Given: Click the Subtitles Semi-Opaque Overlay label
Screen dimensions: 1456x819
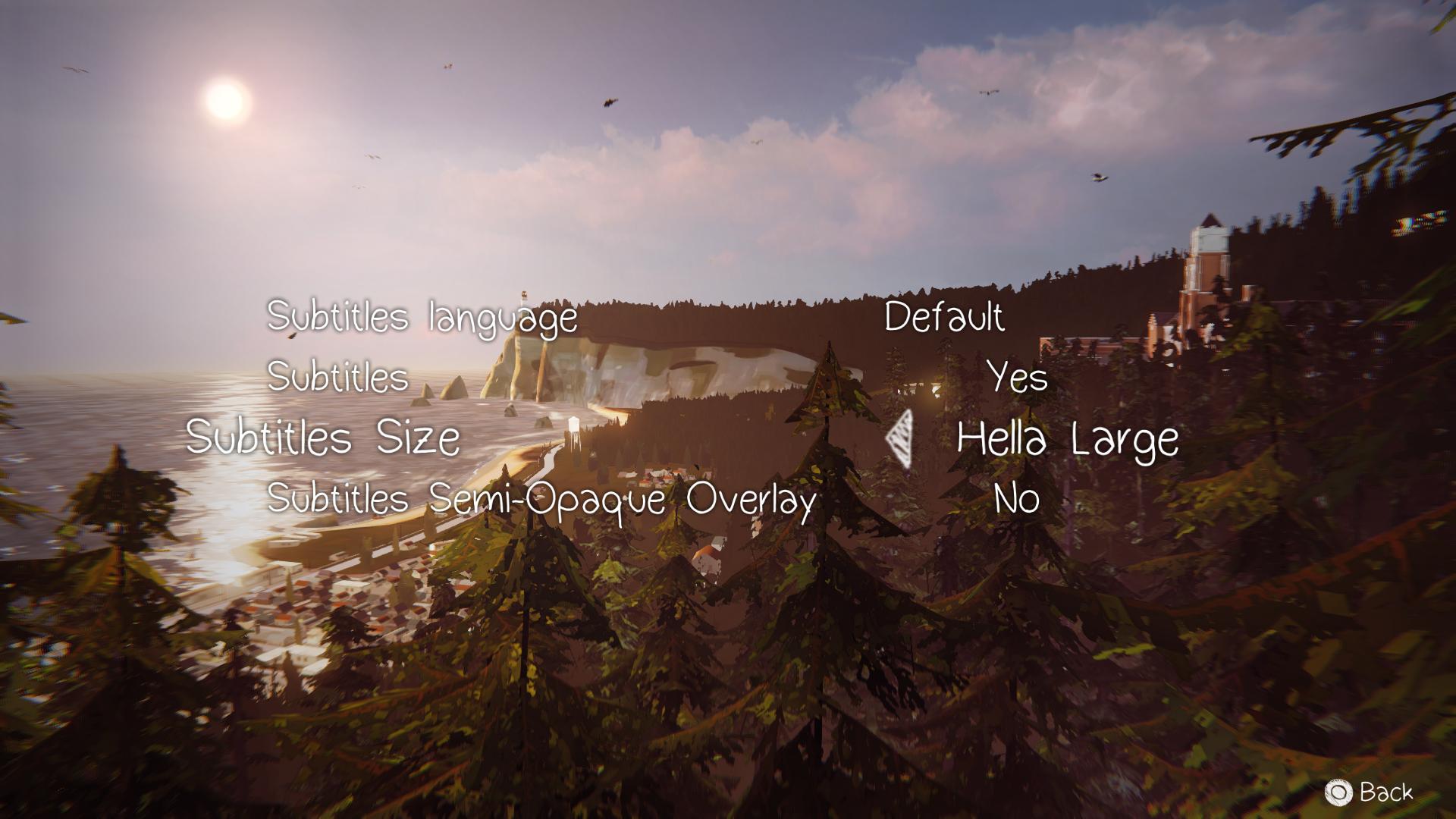Looking at the screenshot, I should tap(541, 498).
